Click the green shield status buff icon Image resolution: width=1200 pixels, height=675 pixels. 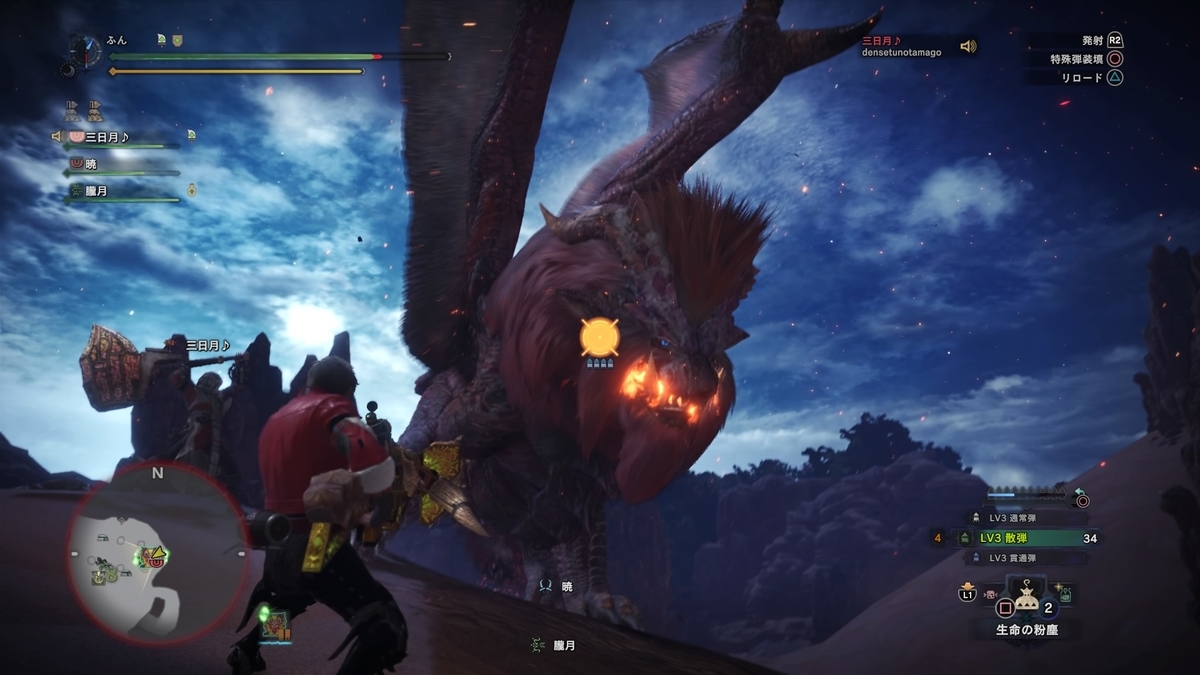click(x=178, y=40)
